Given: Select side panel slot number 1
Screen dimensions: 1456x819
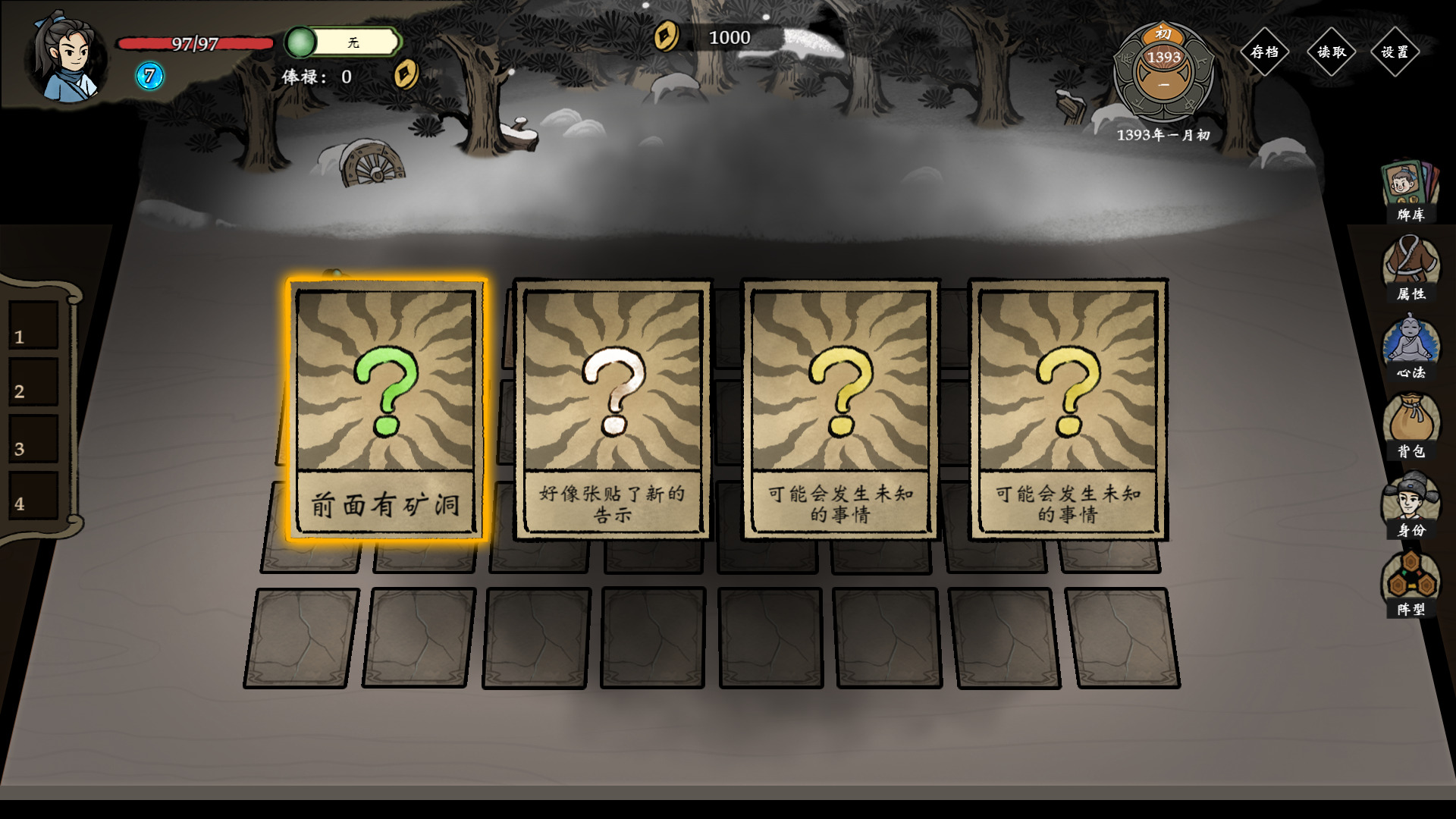Looking at the screenshot, I should [33, 326].
